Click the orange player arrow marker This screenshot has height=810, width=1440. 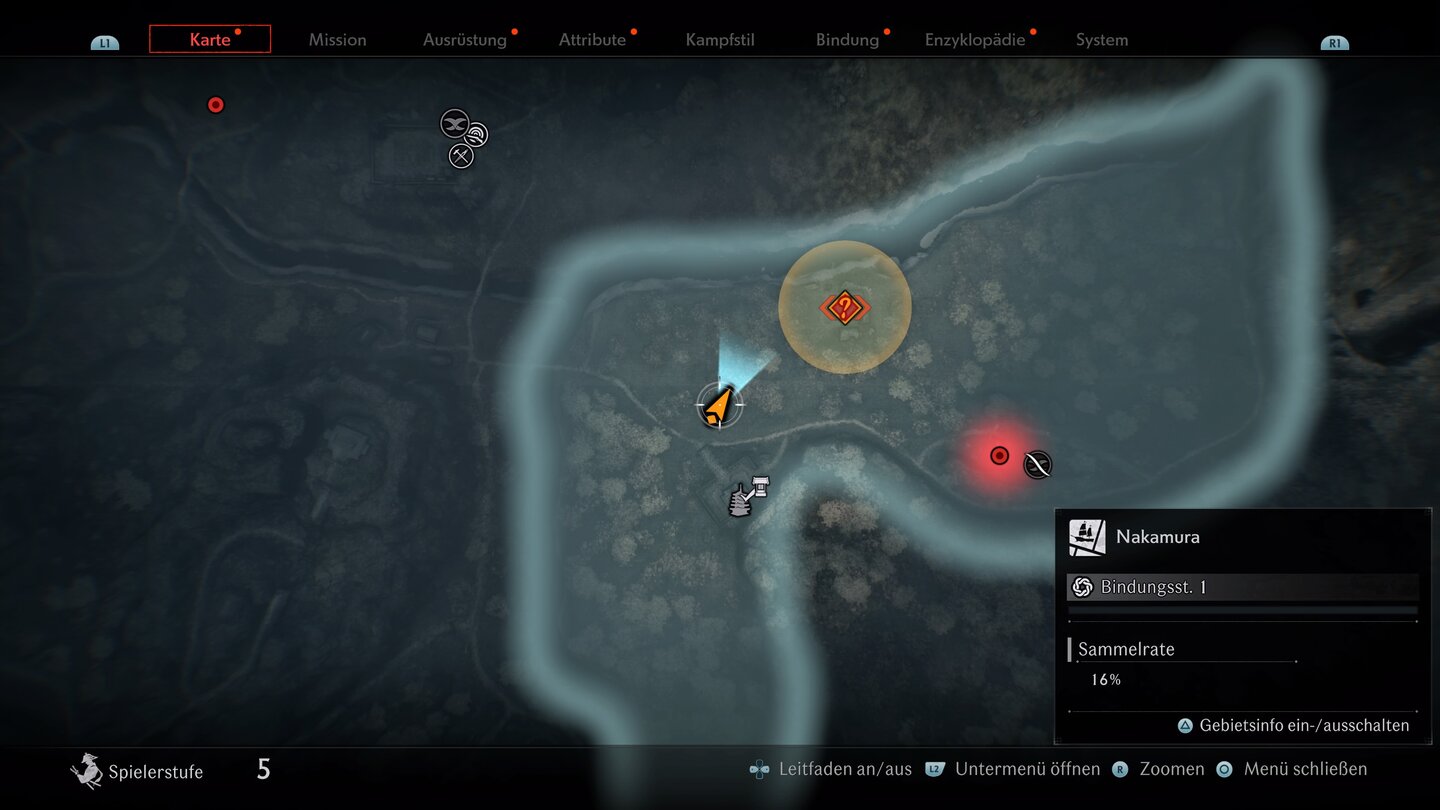pyautogui.click(x=718, y=405)
